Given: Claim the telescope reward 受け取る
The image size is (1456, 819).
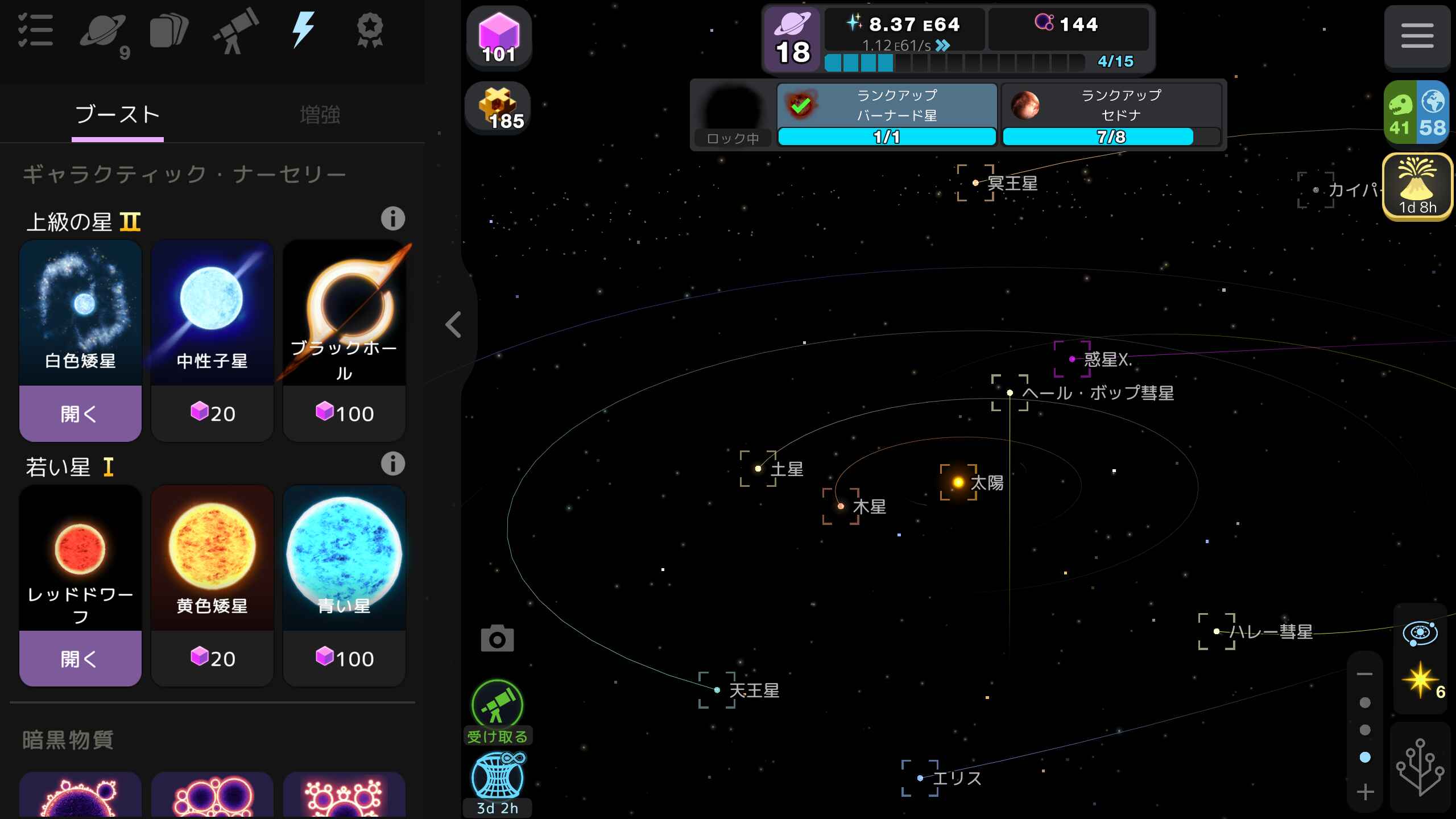Looking at the screenshot, I should (497, 712).
